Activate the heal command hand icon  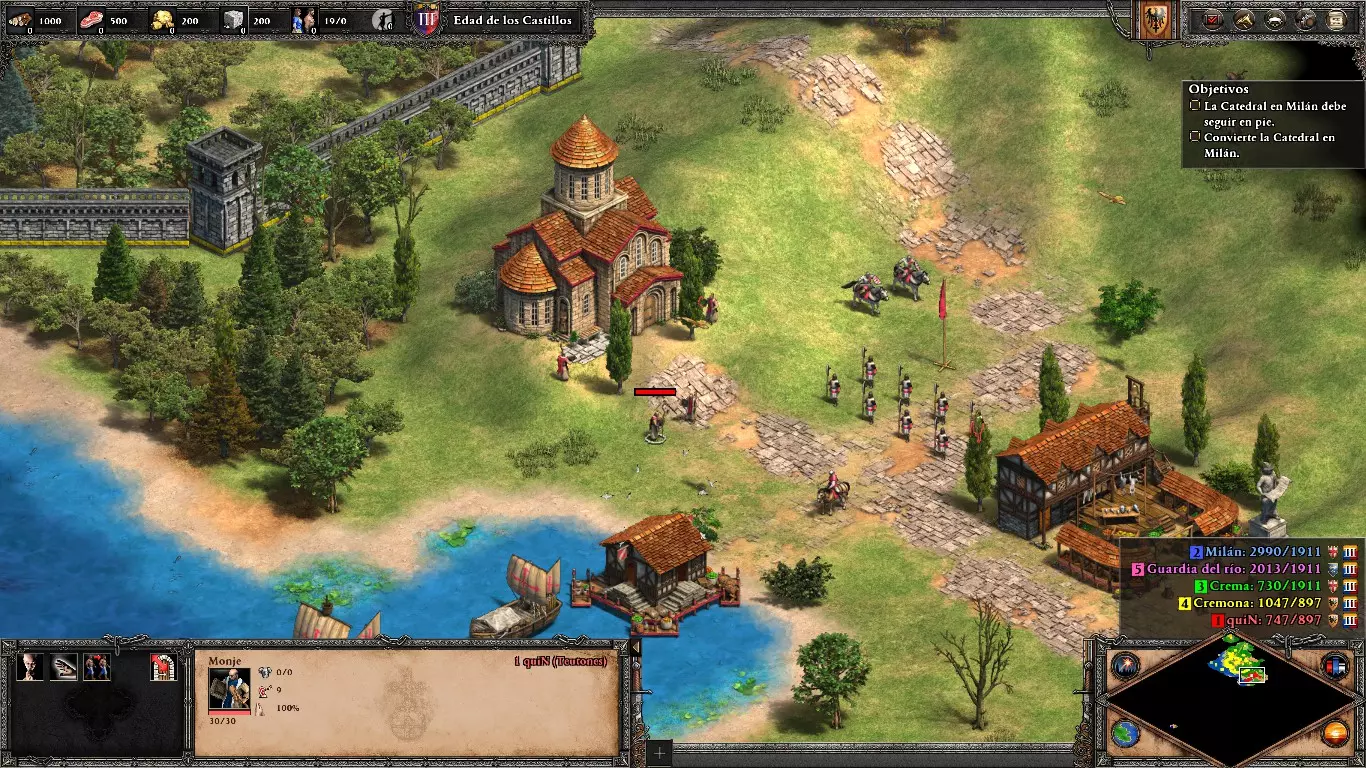[64, 667]
